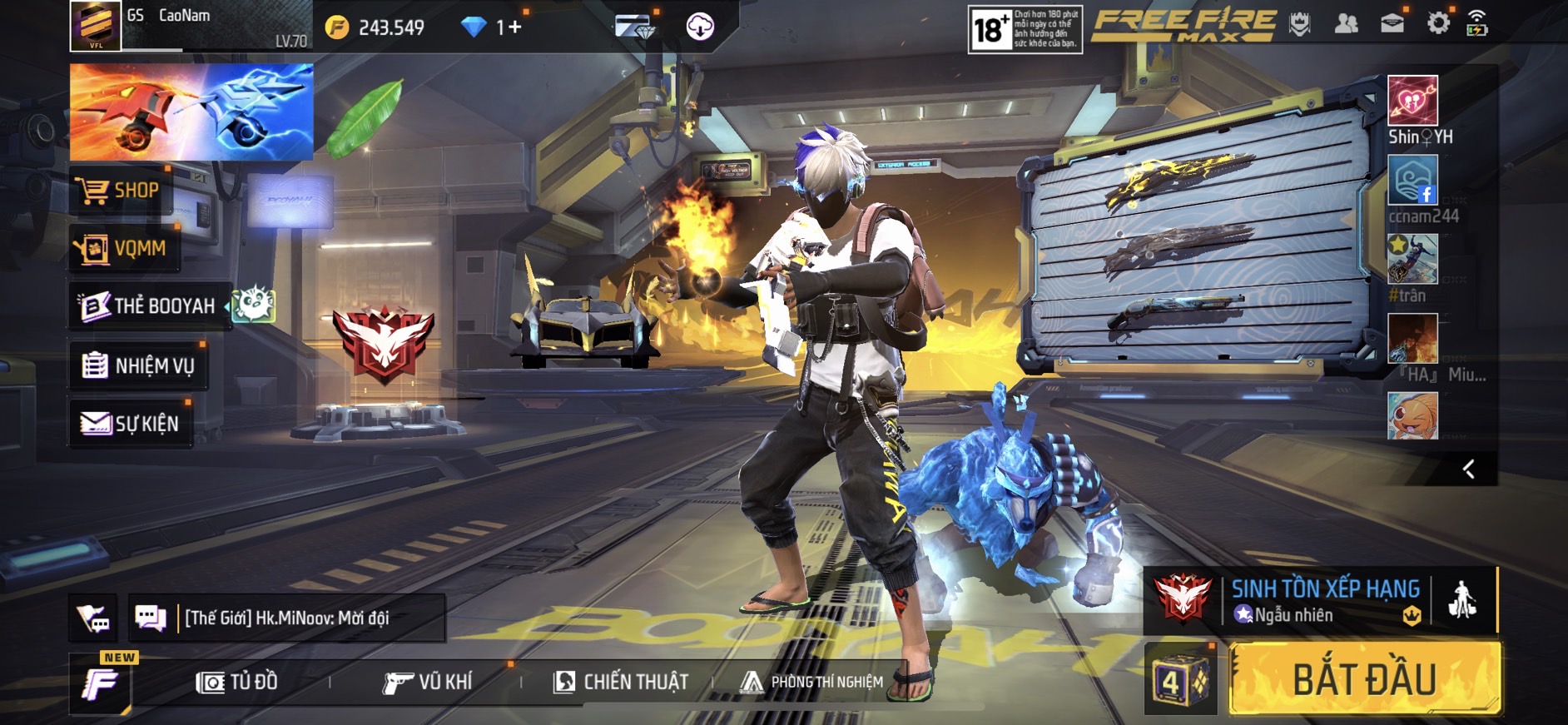
Task: Open SỰ KIỆN events menu
Action: point(131,424)
